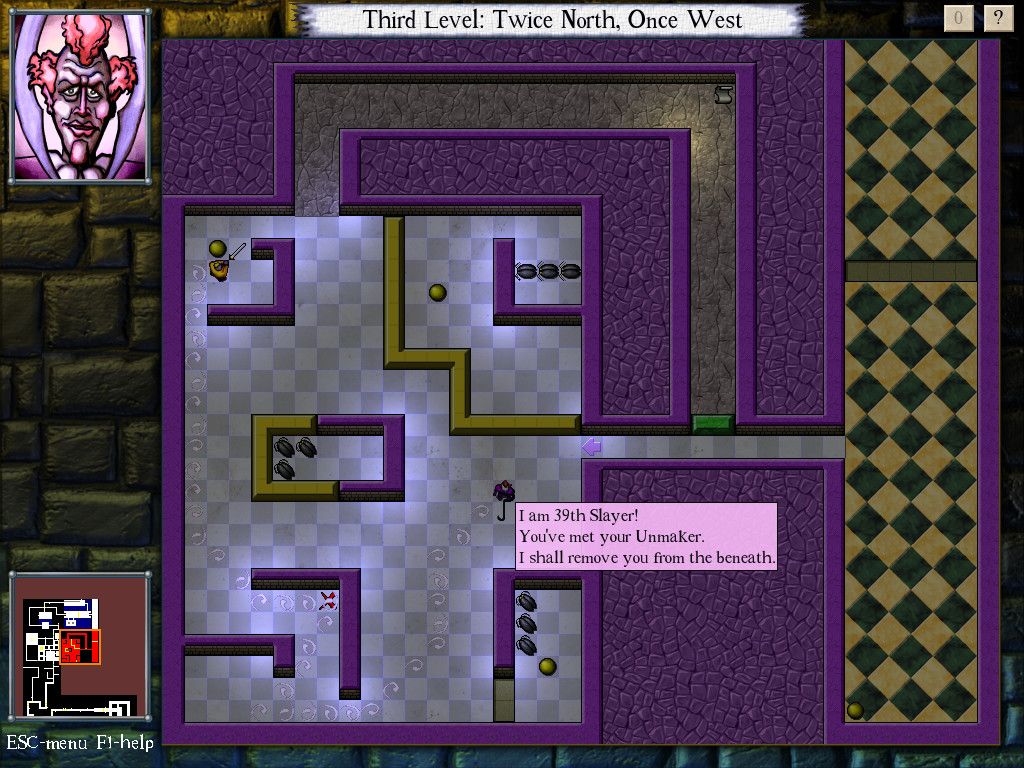Click the room title sign
The width and height of the screenshot is (1024, 768).
tap(552, 19)
